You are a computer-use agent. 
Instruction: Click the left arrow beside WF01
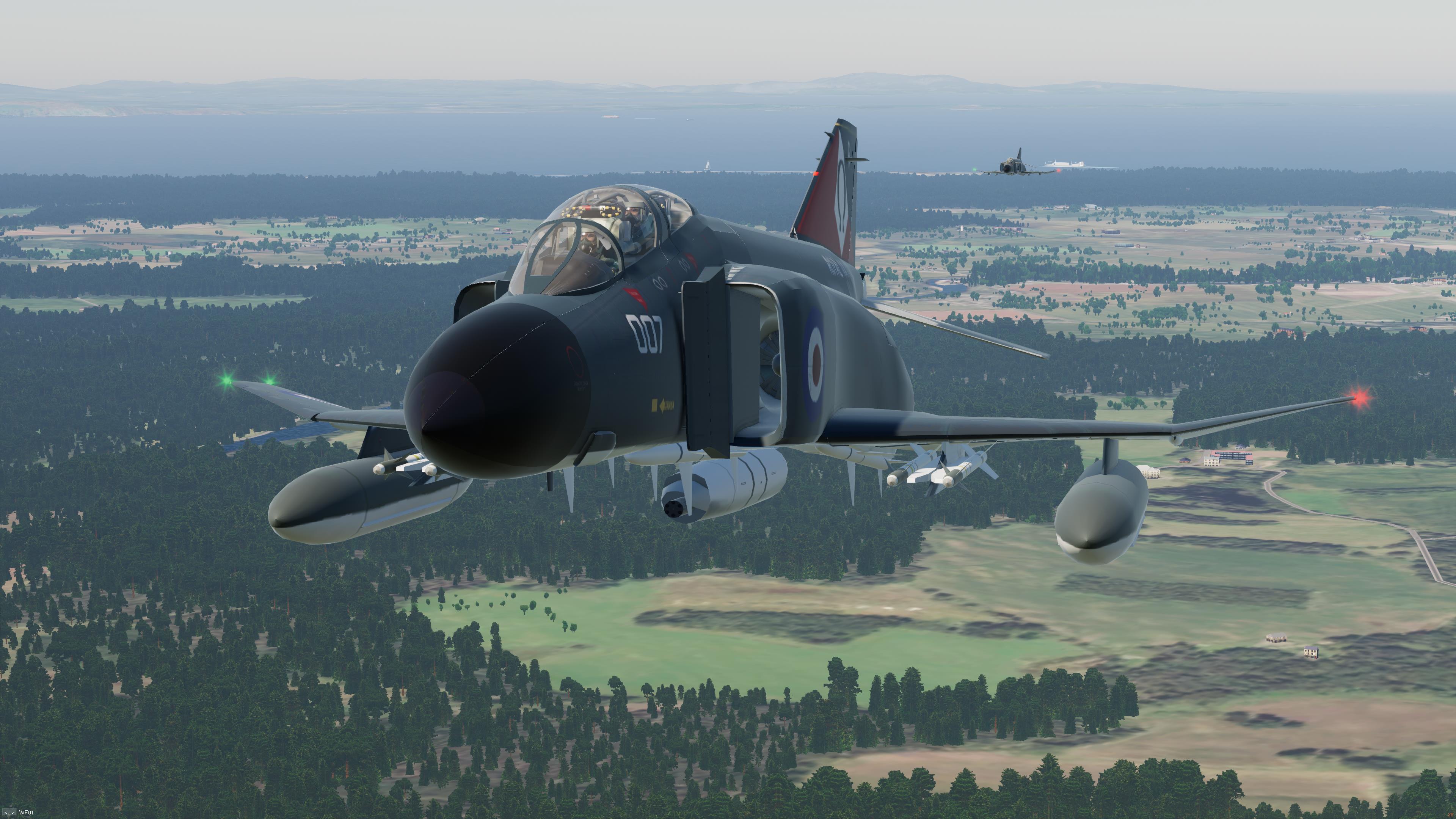click(5, 813)
